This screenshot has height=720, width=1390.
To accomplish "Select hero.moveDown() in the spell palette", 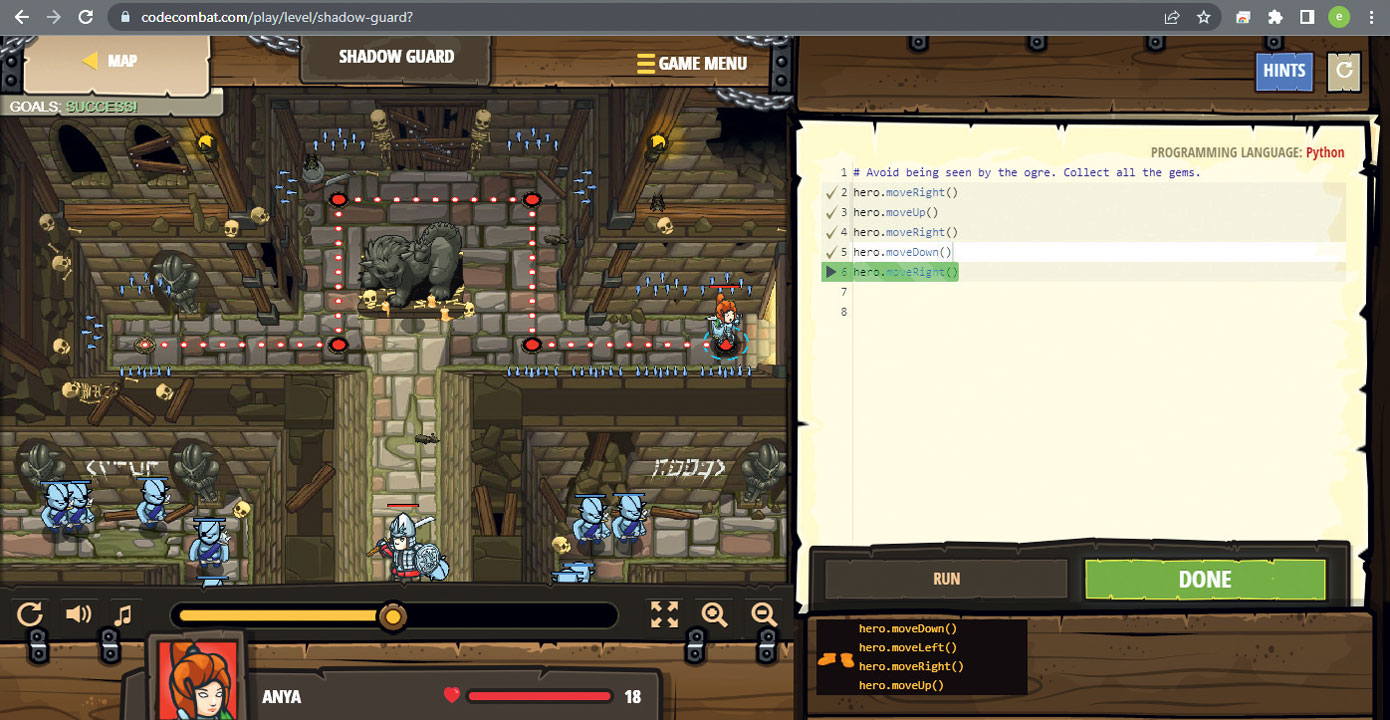I will (907, 629).
